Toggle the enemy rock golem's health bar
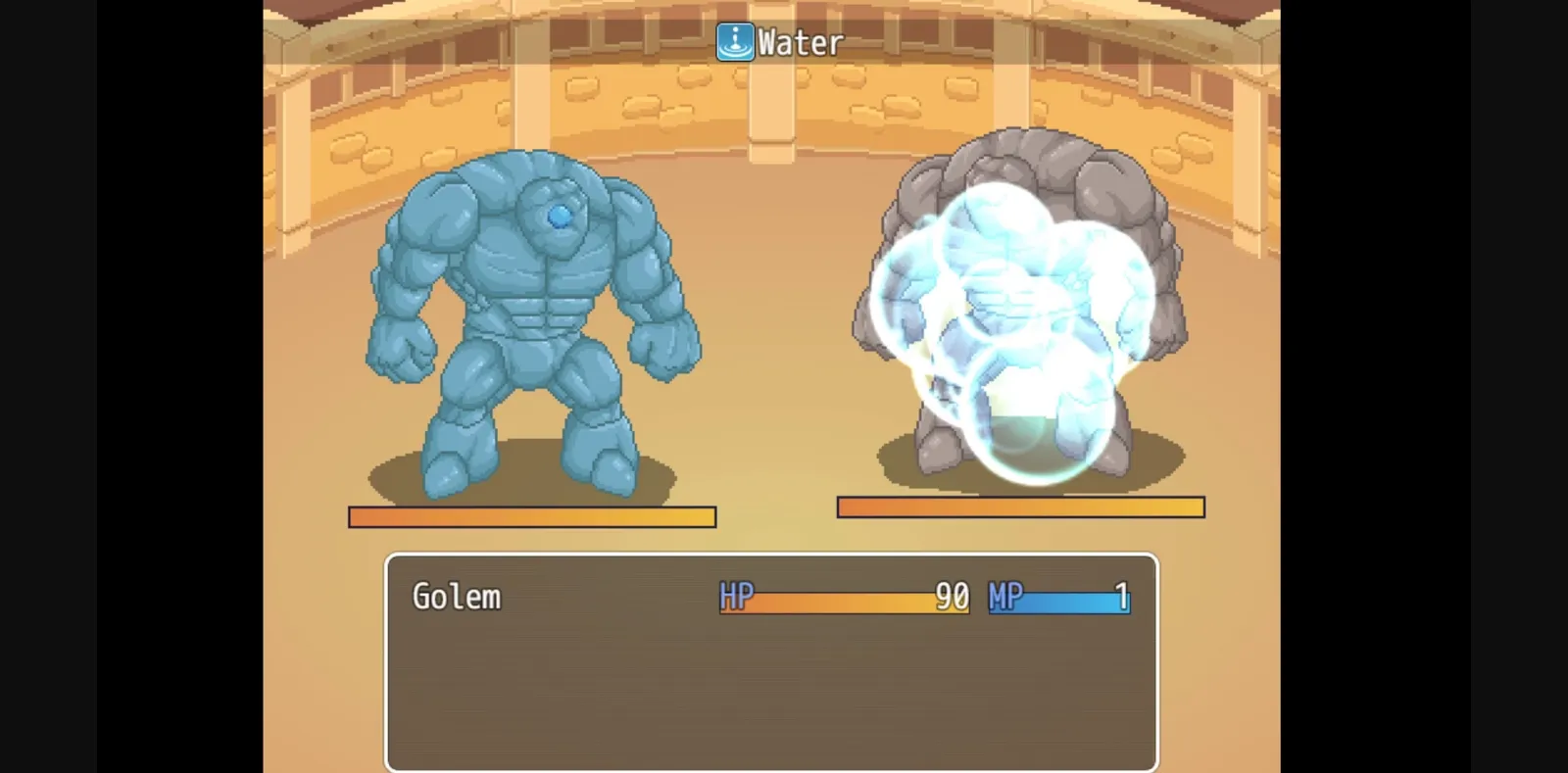 coord(1021,507)
